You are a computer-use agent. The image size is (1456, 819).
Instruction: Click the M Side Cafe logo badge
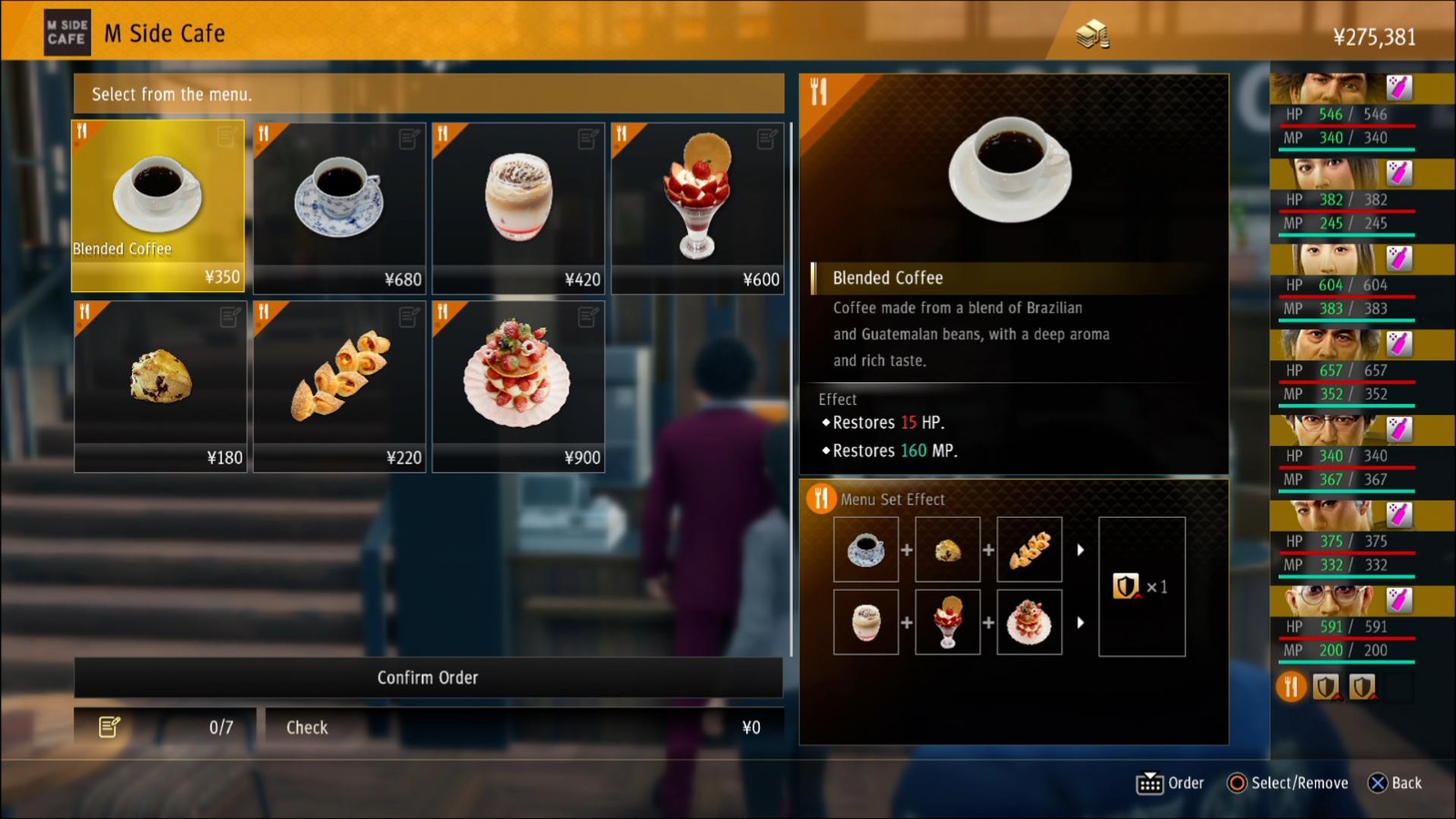click(66, 31)
